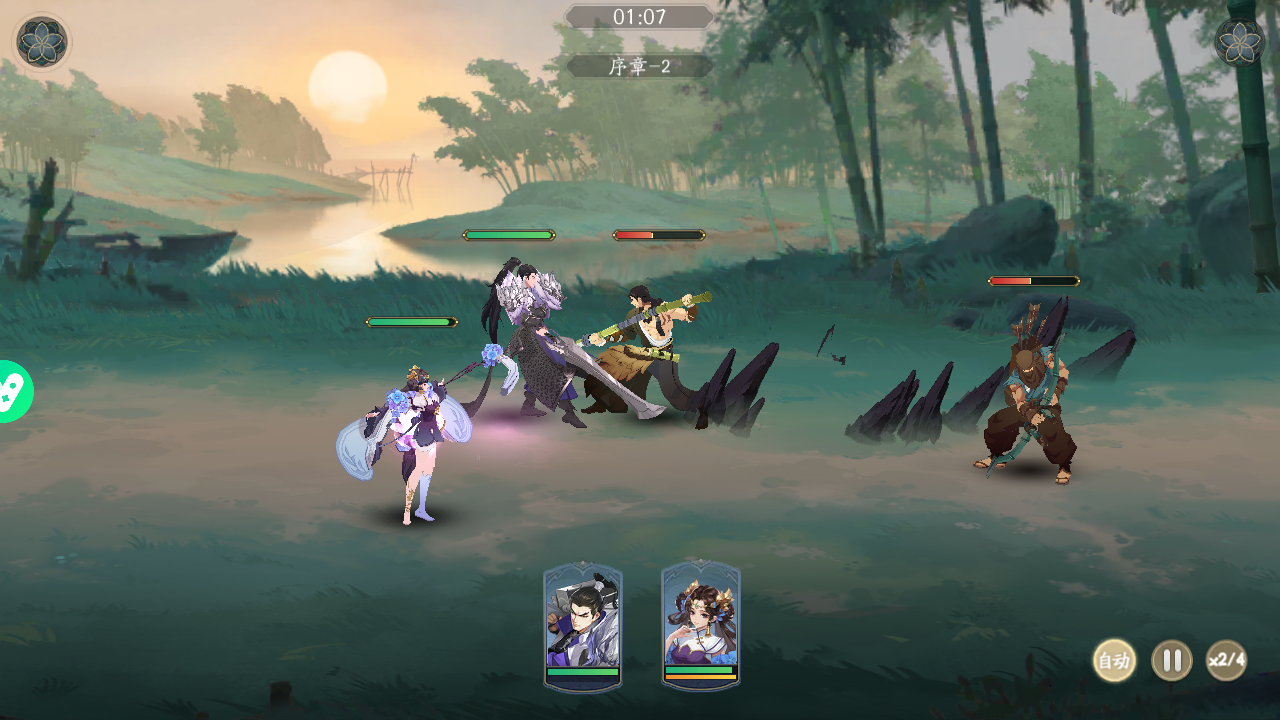Change the x2 battle speed
Viewport: 1280px width, 720px height.
point(1226,661)
